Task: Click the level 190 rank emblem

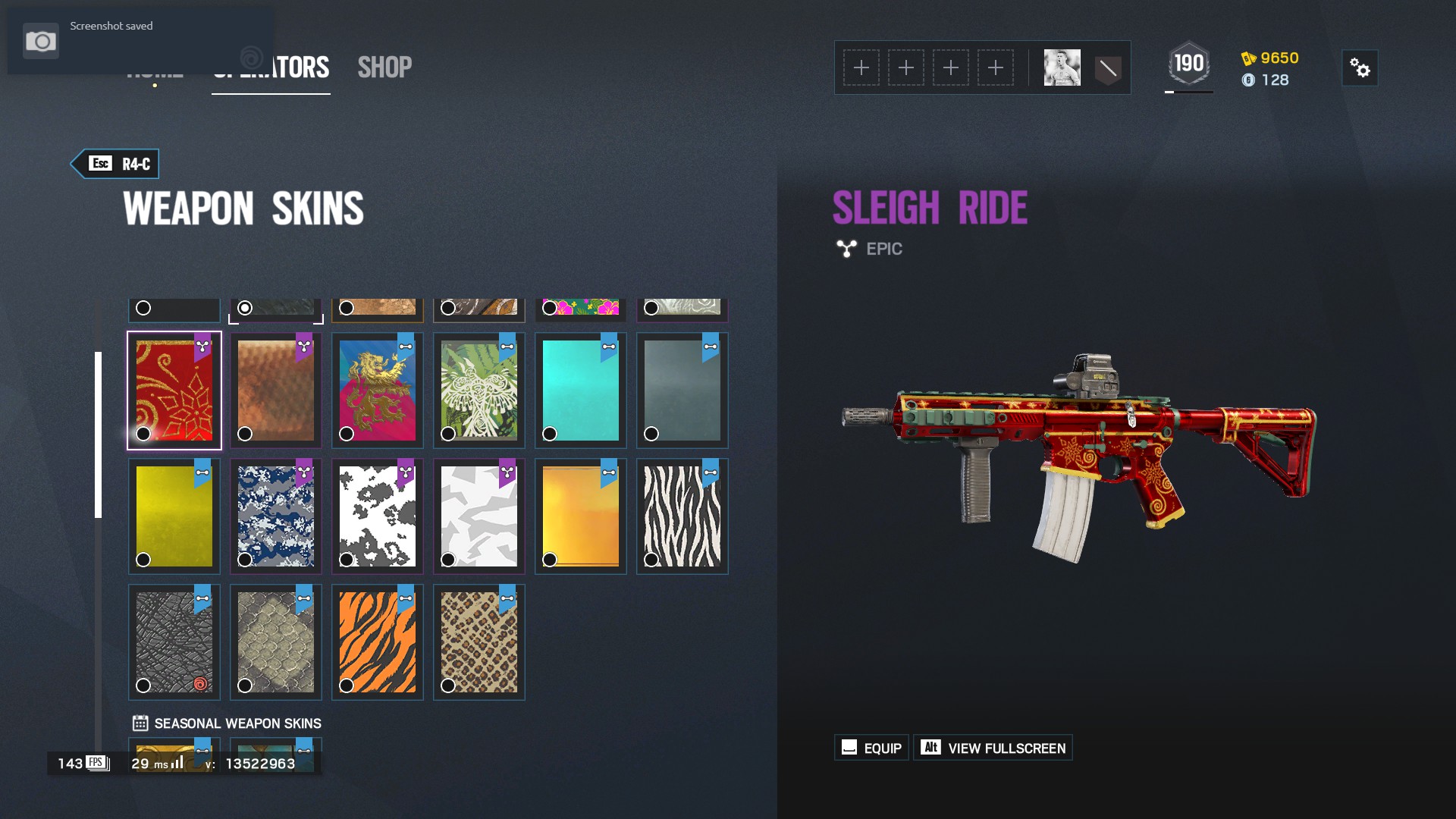Action: 1188,64
